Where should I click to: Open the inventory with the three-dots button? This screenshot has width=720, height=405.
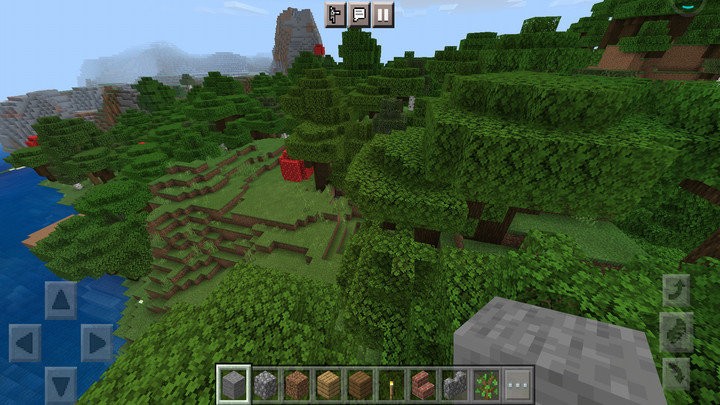click(x=517, y=383)
